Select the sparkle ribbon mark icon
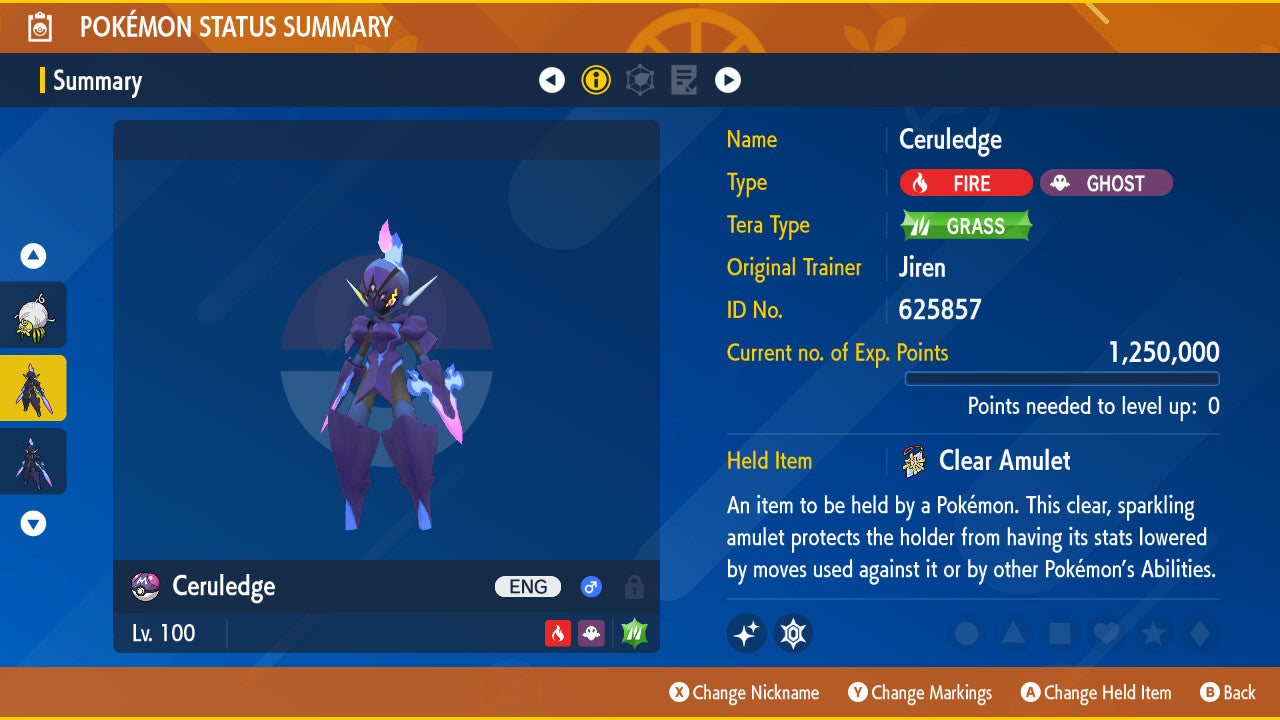This screenshot has height=720, width=1280. click(x=746, y=633)
